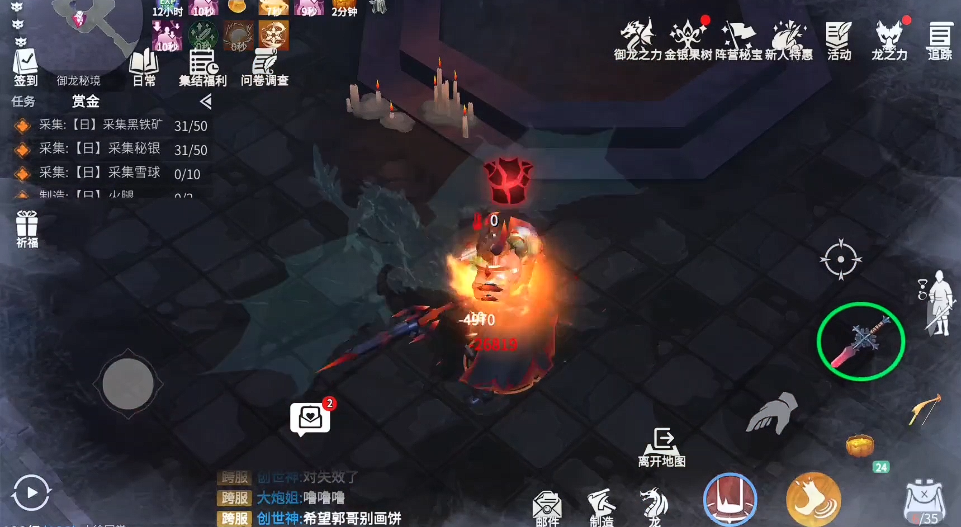Screen dimensions: 961x527
Task: Select the 采集雪球 quest entry
Action: point(110,174)
